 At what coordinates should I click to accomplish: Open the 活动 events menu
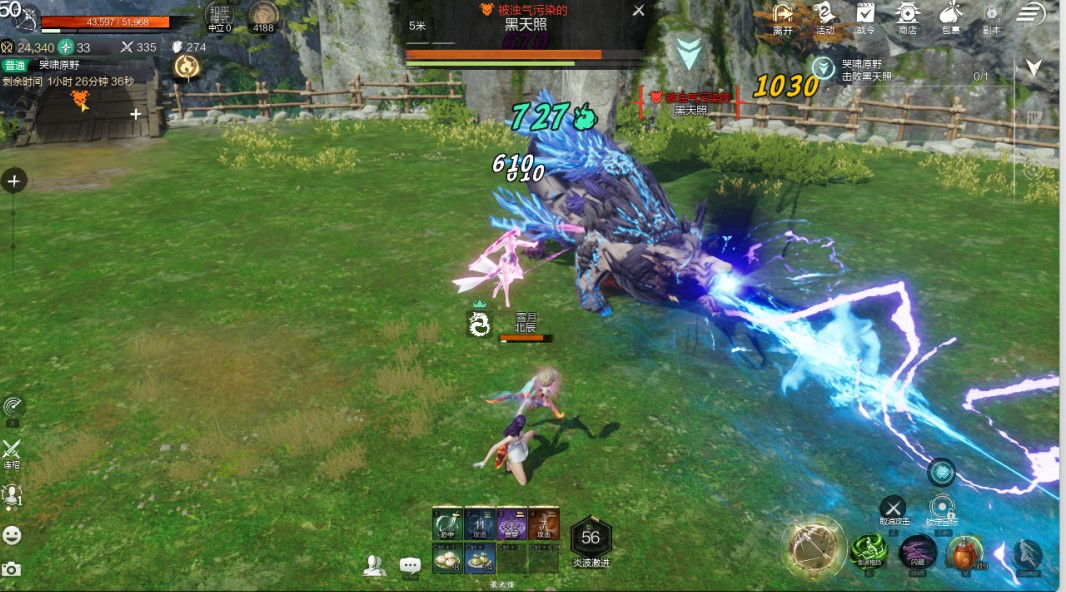[824, 15]
